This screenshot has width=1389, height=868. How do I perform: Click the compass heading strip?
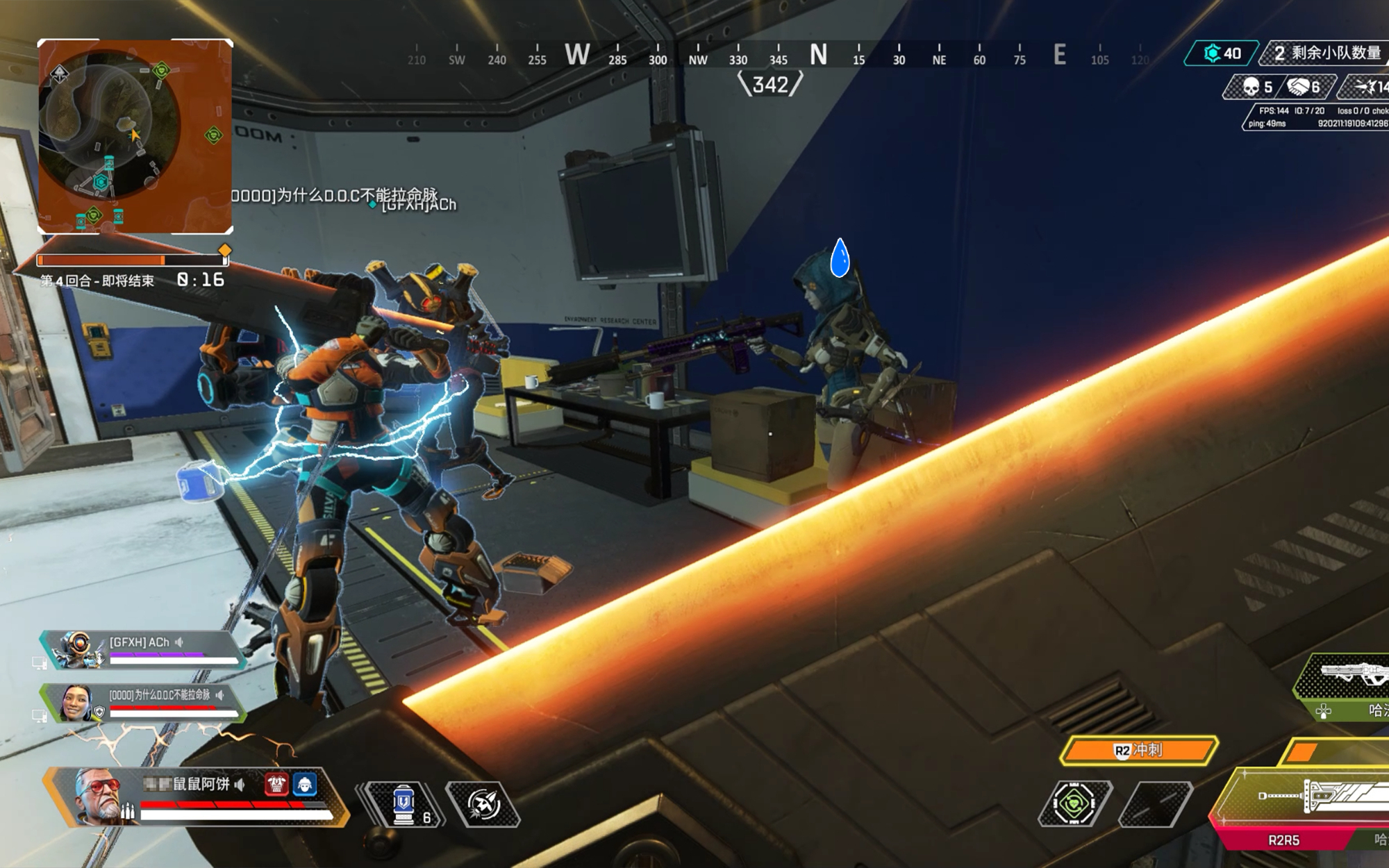(x=778, y=56)
